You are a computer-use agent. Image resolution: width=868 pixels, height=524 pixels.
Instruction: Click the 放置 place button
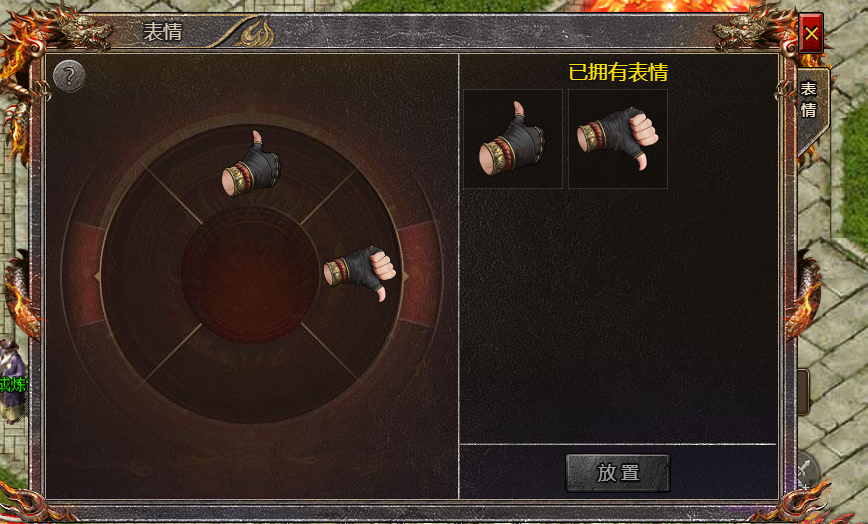(618, 473)
